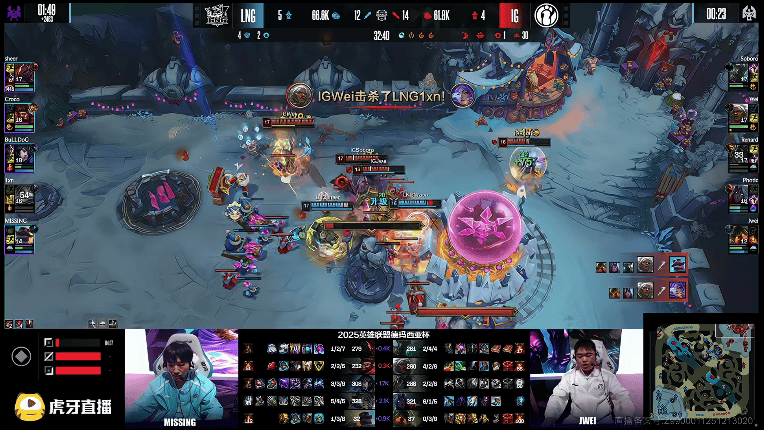Click the Huya live streaming logo
The width and height of the screenshot is (764, 430).
pos(63,406)
